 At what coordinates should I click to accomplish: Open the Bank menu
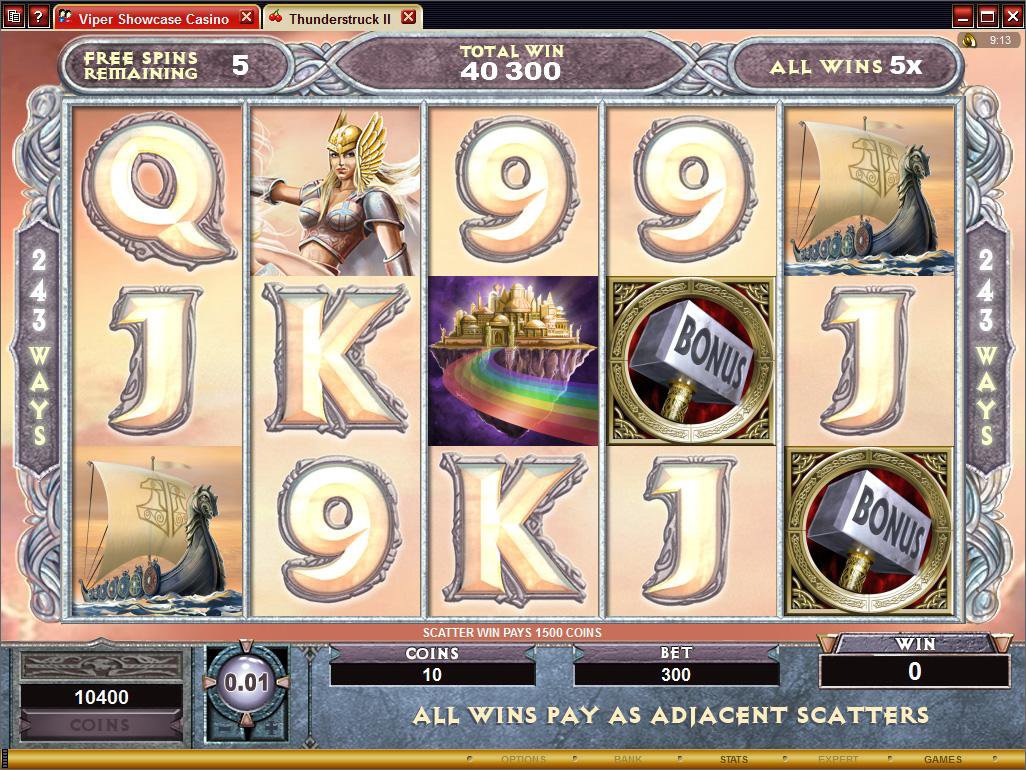coord(628,760)
